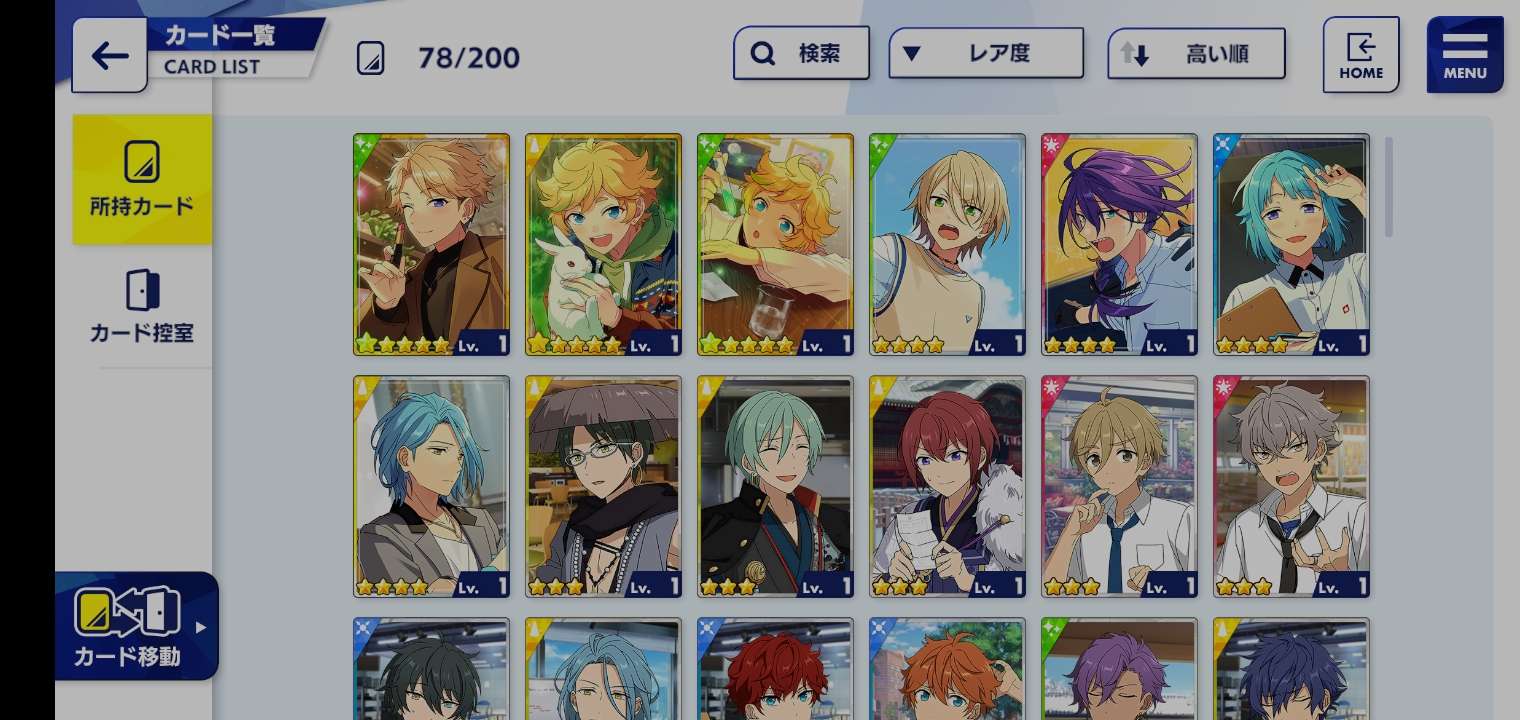Switch to the 所持カード tab
This screenshot has width=1520, height=720.
point(142,180)
